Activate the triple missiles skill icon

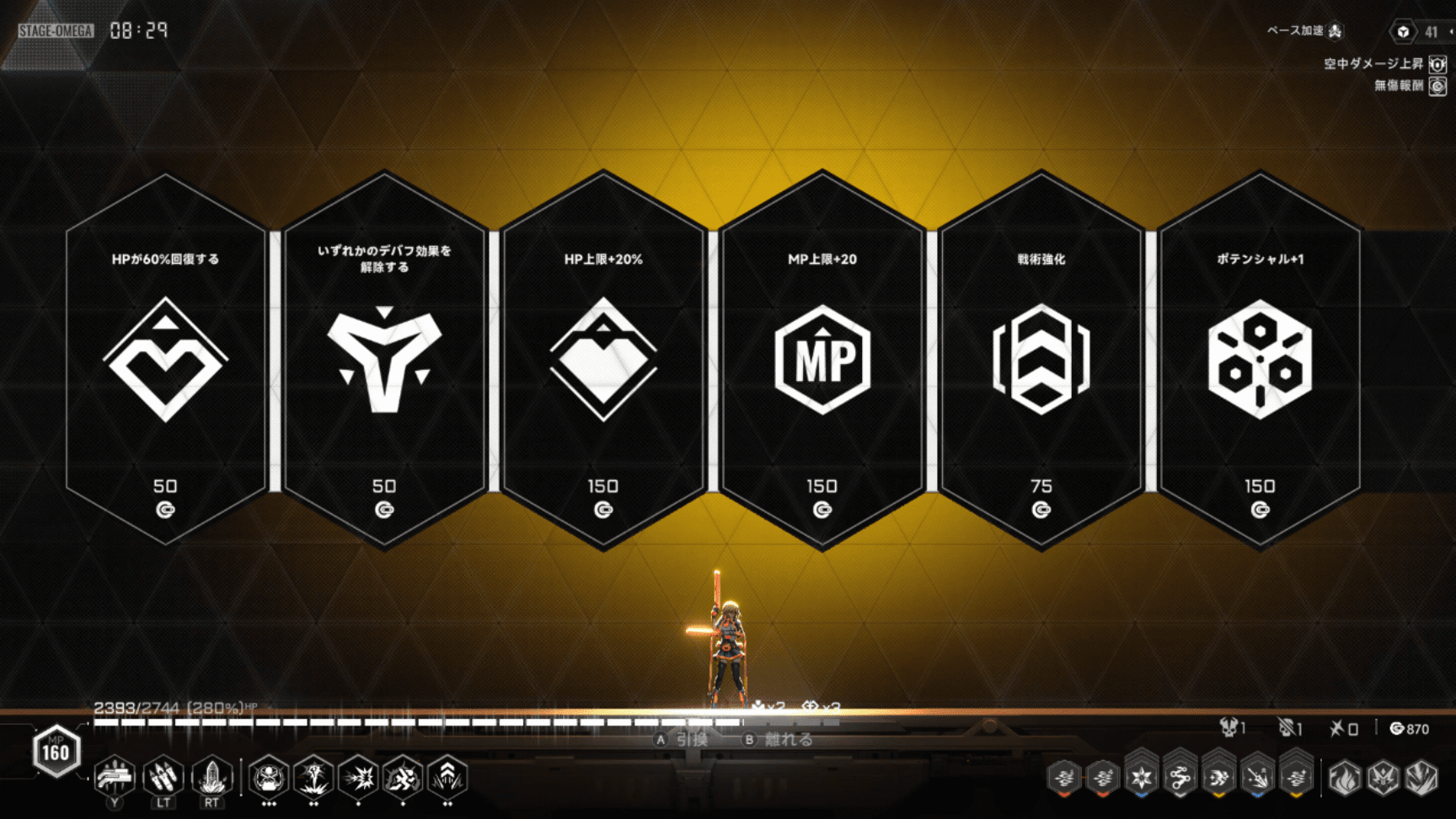pyautogui.click(x=163, y=776)
